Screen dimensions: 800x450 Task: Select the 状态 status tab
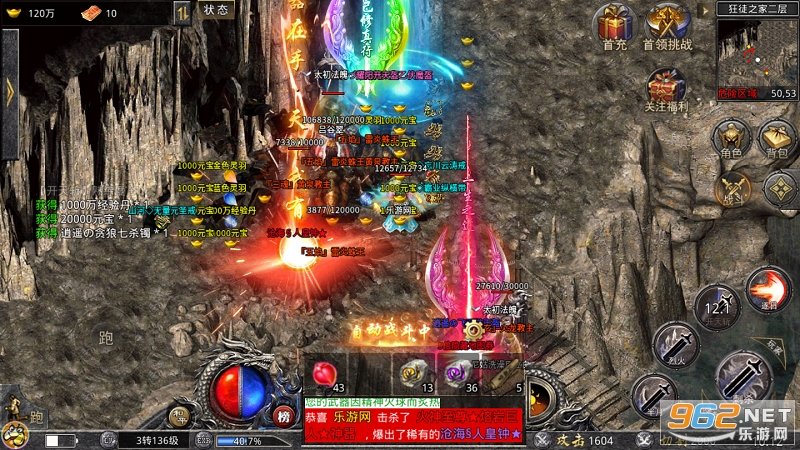215,10
